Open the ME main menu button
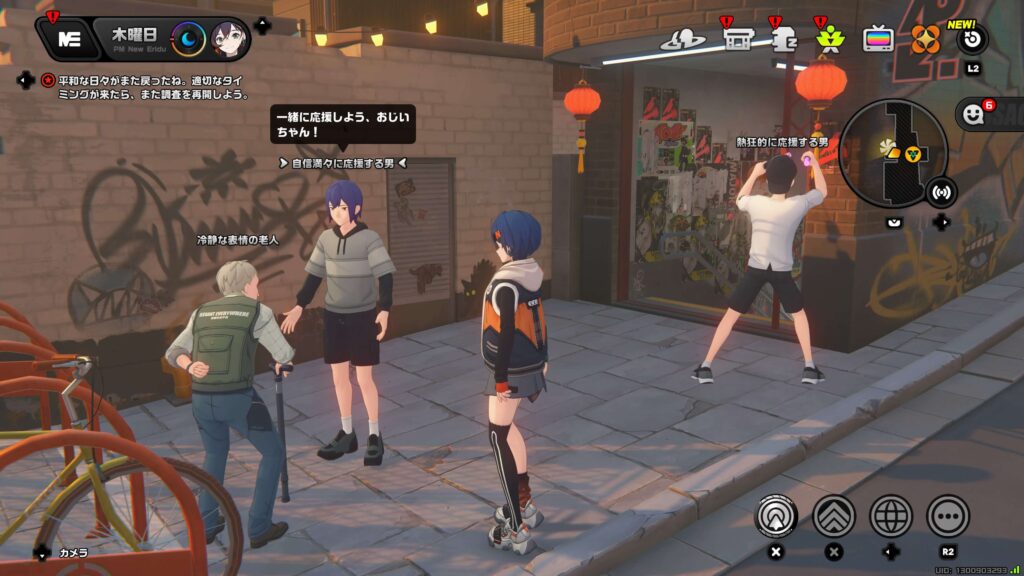This screenshot has height=576, width=1024. point(69,39)
